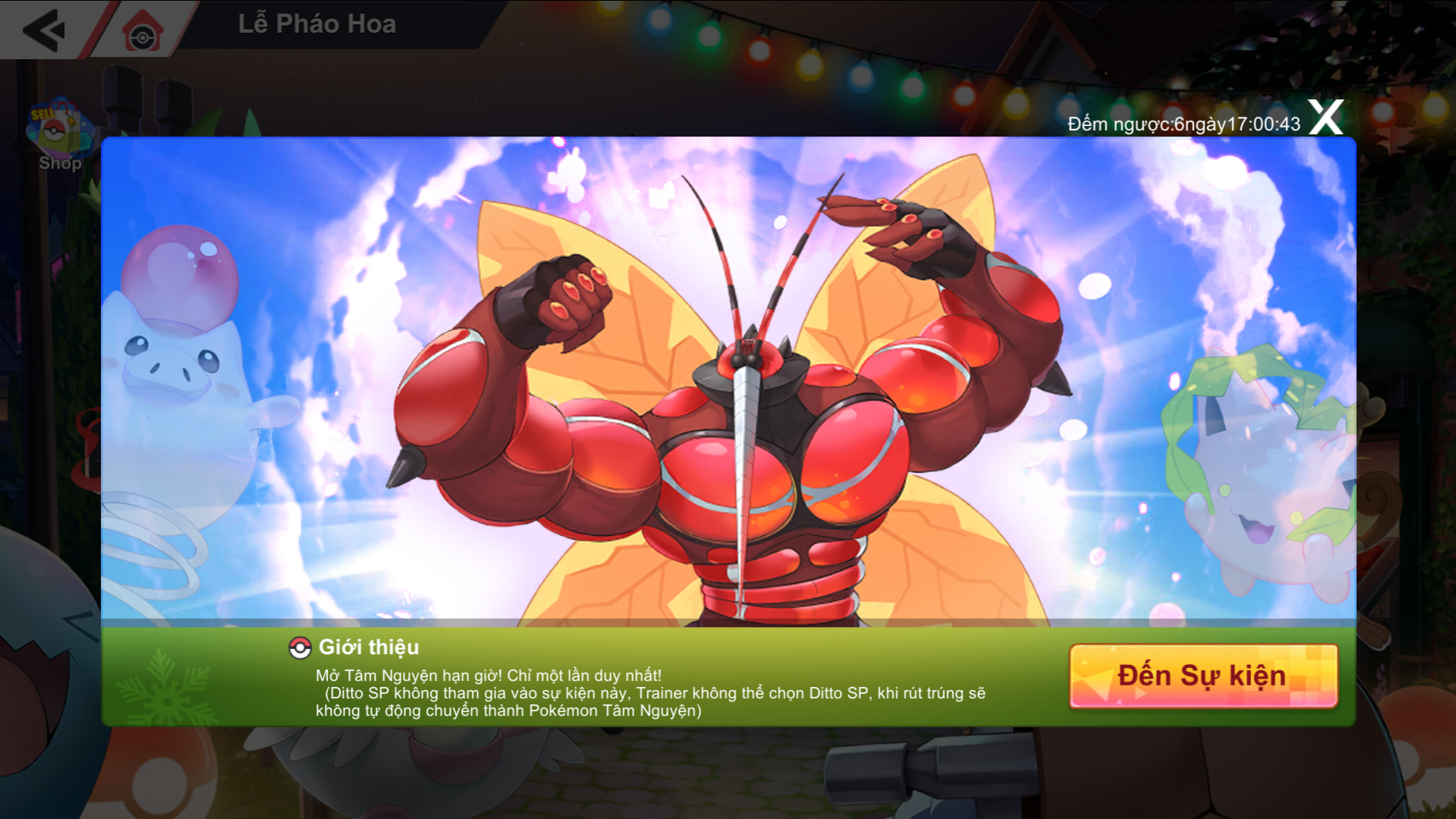Click the back arrow button
Viewport: 1456px width, 819px height.
(x=44, y=30)
